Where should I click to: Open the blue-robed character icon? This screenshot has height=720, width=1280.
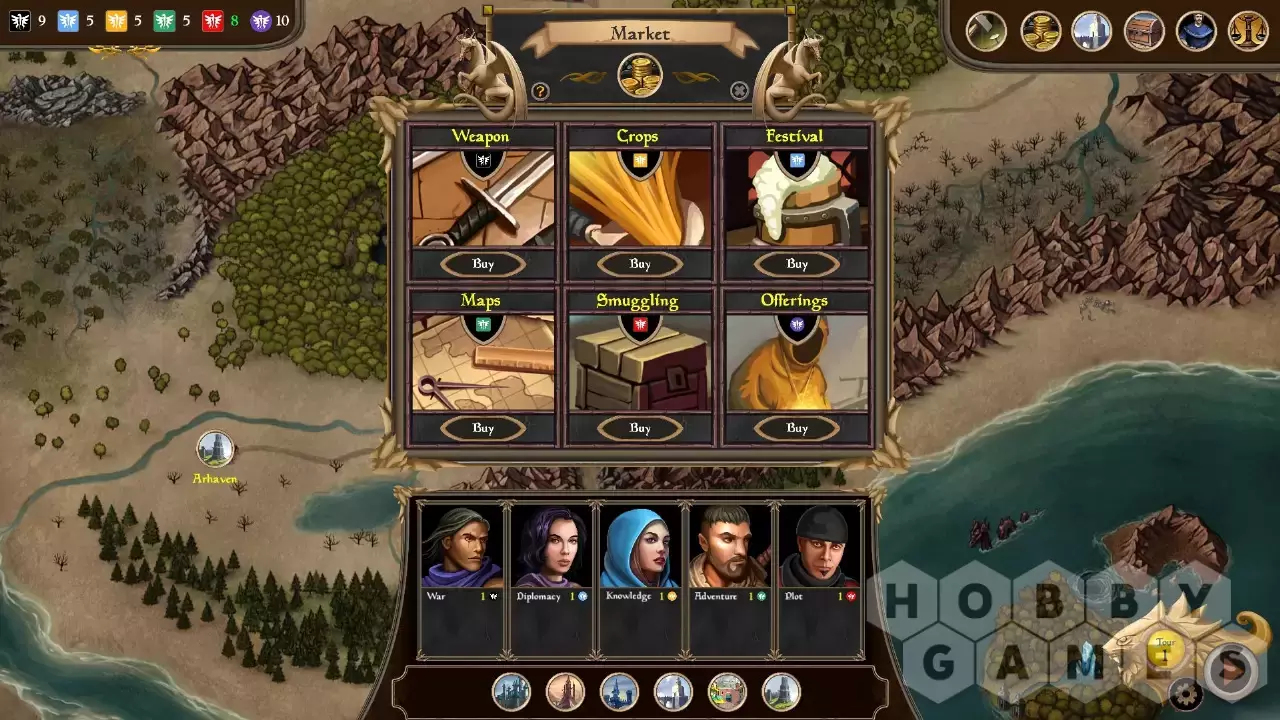click(1196, 31)
